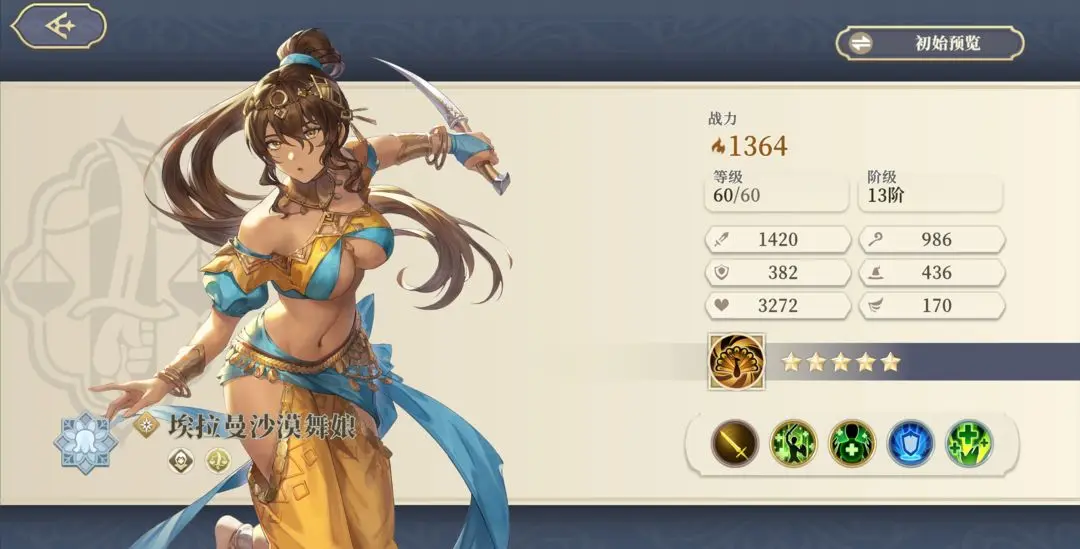Show the blue shield skill details

(910, 443)
